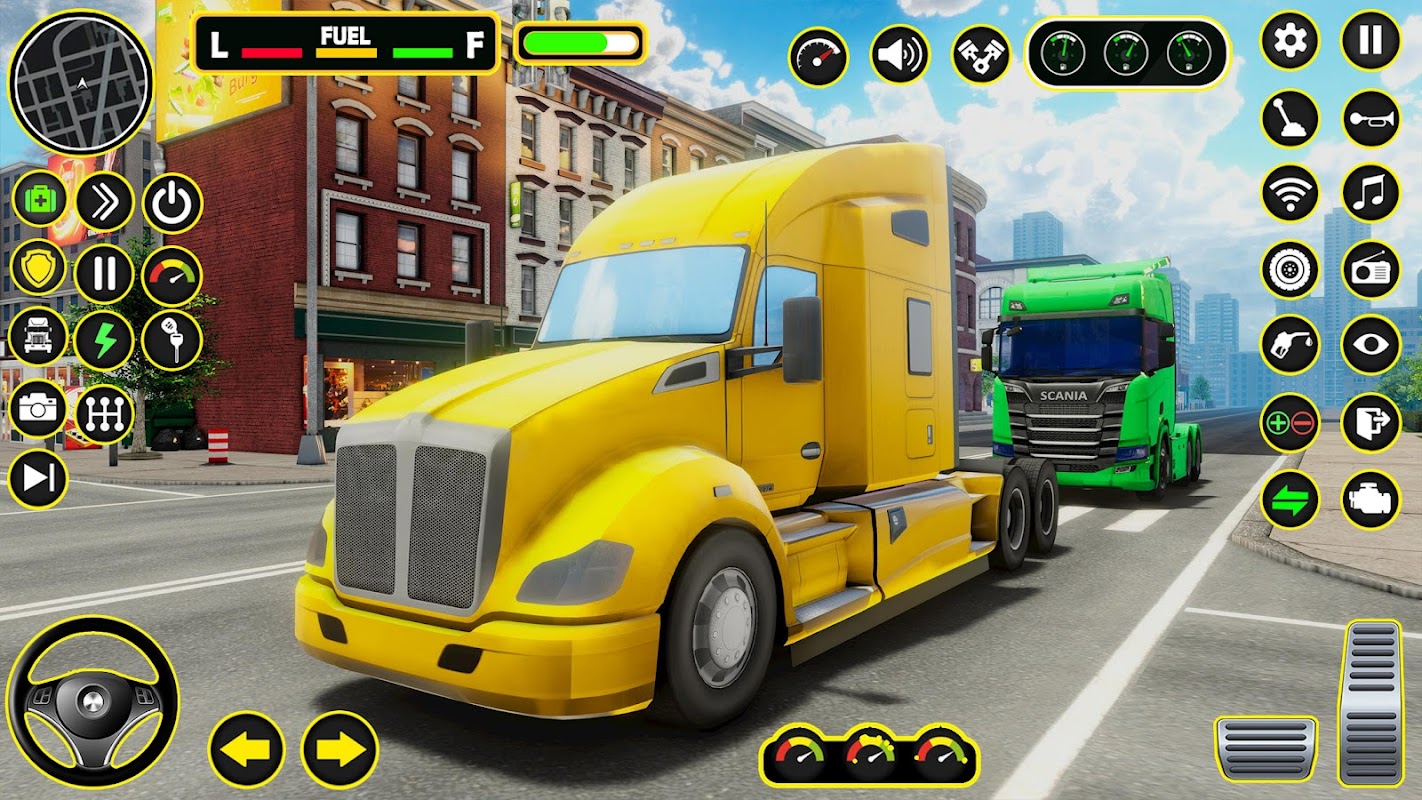Screen dimensions: 1422x800
Task: Toggle the eye visibility icon
Action: (1370, 345)
